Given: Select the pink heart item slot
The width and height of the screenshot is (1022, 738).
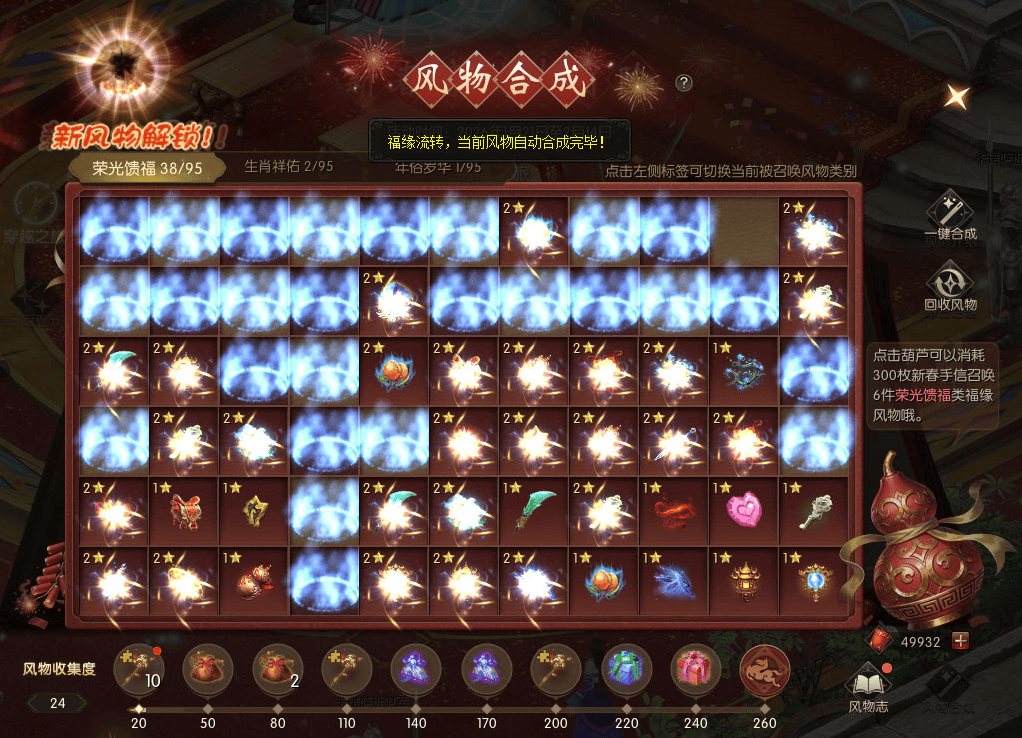Looking at the screenshot, I should tap(743, 510).
